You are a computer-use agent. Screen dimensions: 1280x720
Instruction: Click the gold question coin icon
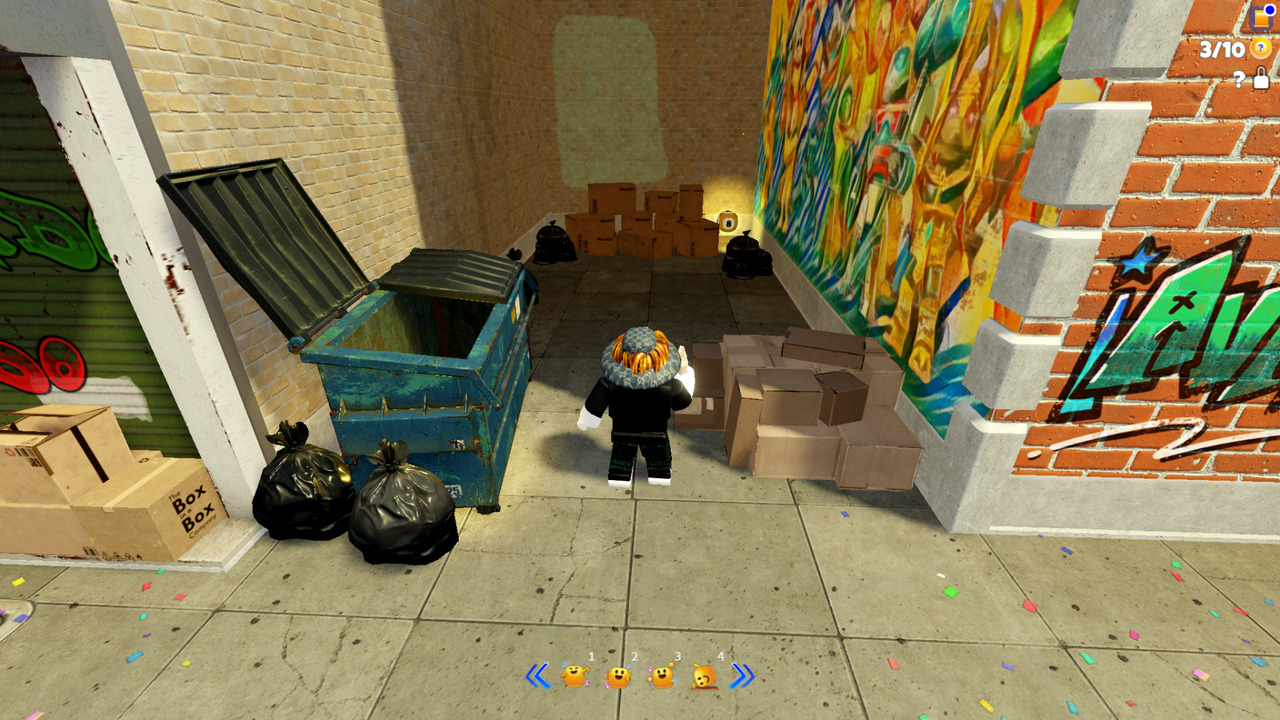point(1260,48)
